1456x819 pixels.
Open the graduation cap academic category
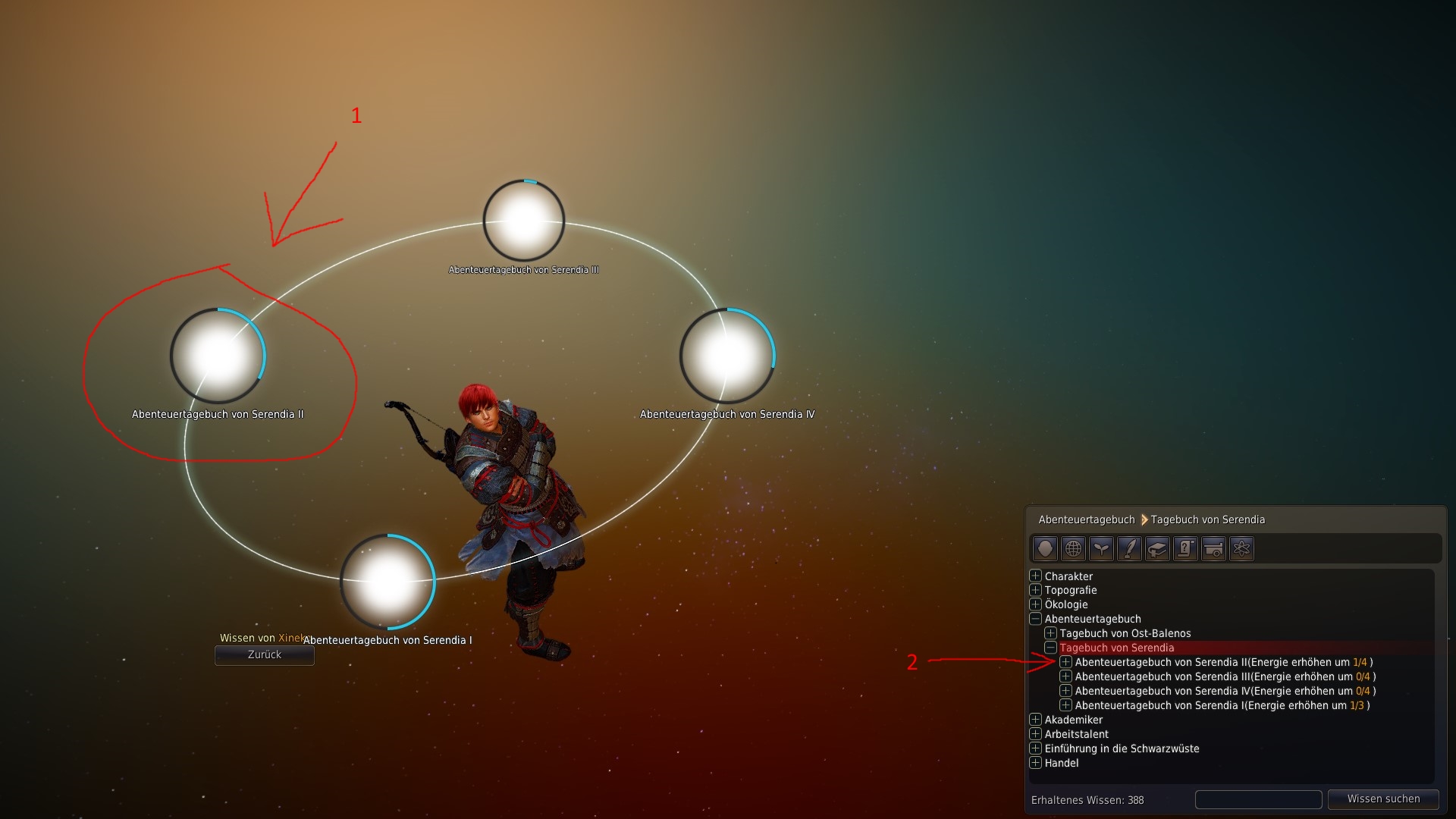[x=1157, y=548]
